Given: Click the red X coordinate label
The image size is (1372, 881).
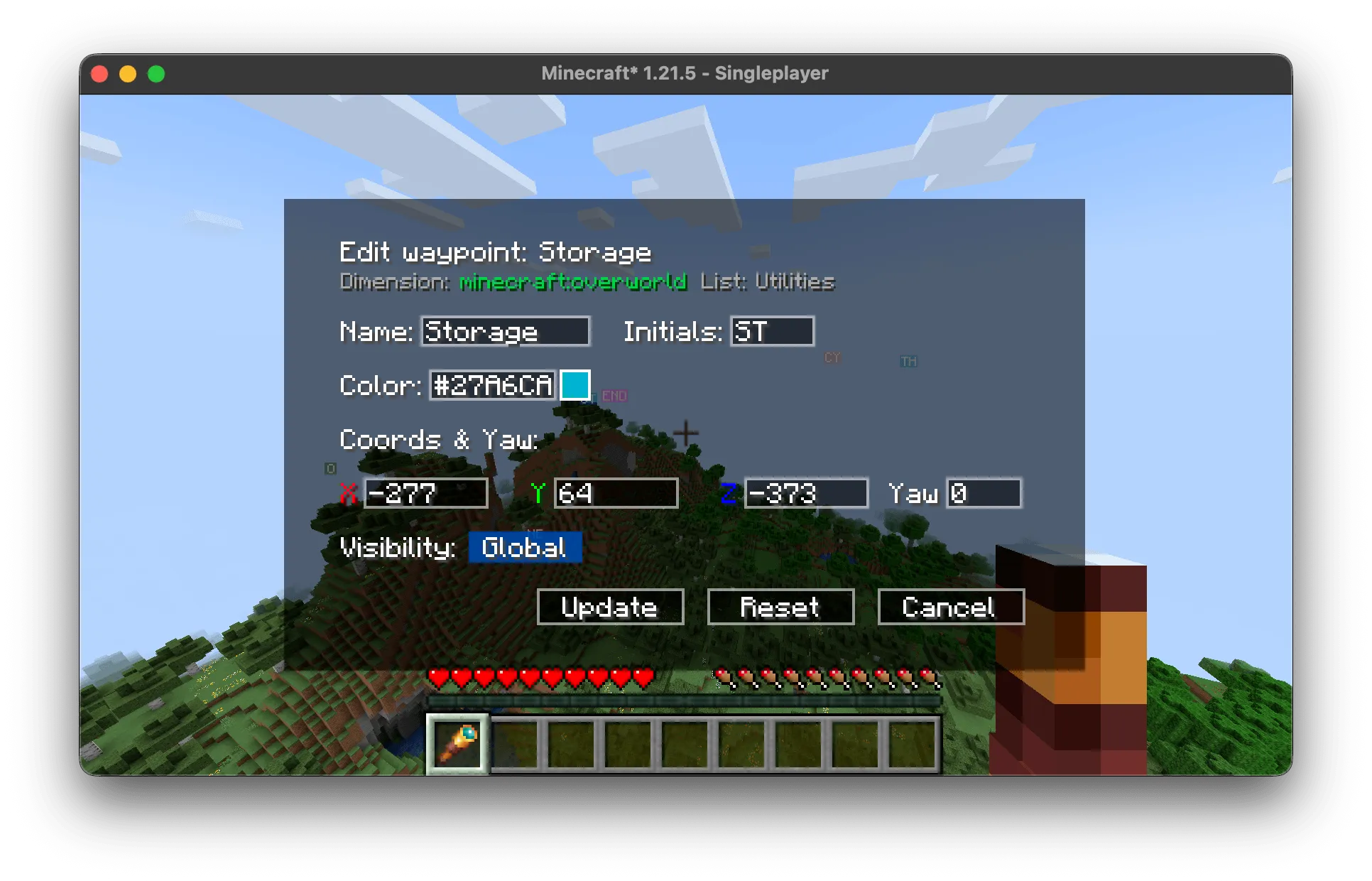Looking at the screenshot, I should (x=347, y=493).
